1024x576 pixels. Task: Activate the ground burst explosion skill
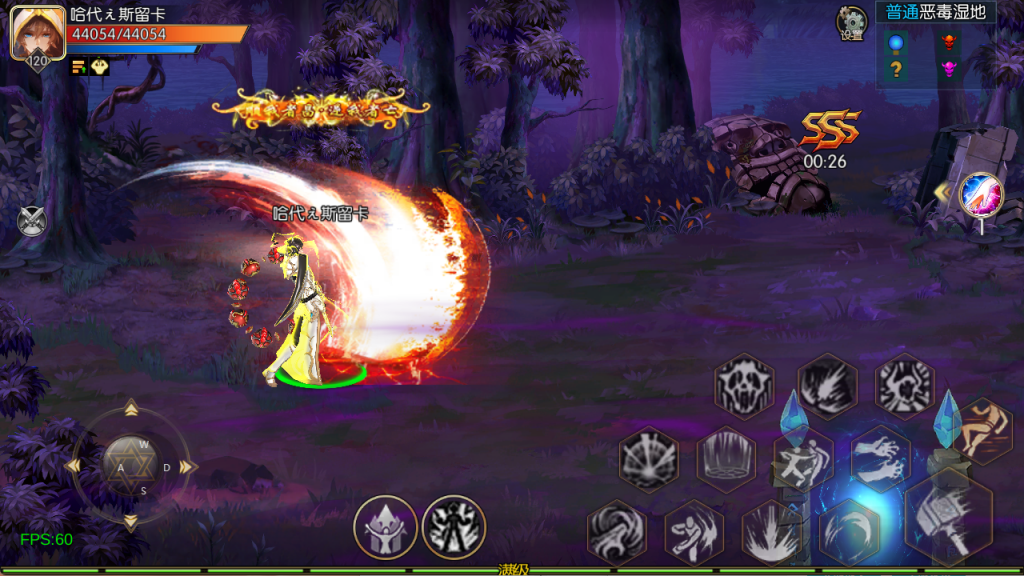coord(771,531)
